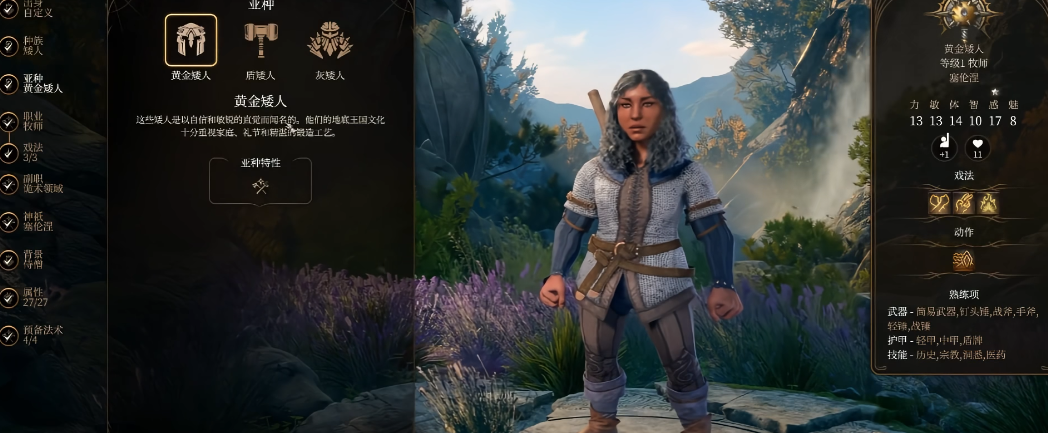Click the first cantrip icon in the summary panel

(x=939, y=203)
